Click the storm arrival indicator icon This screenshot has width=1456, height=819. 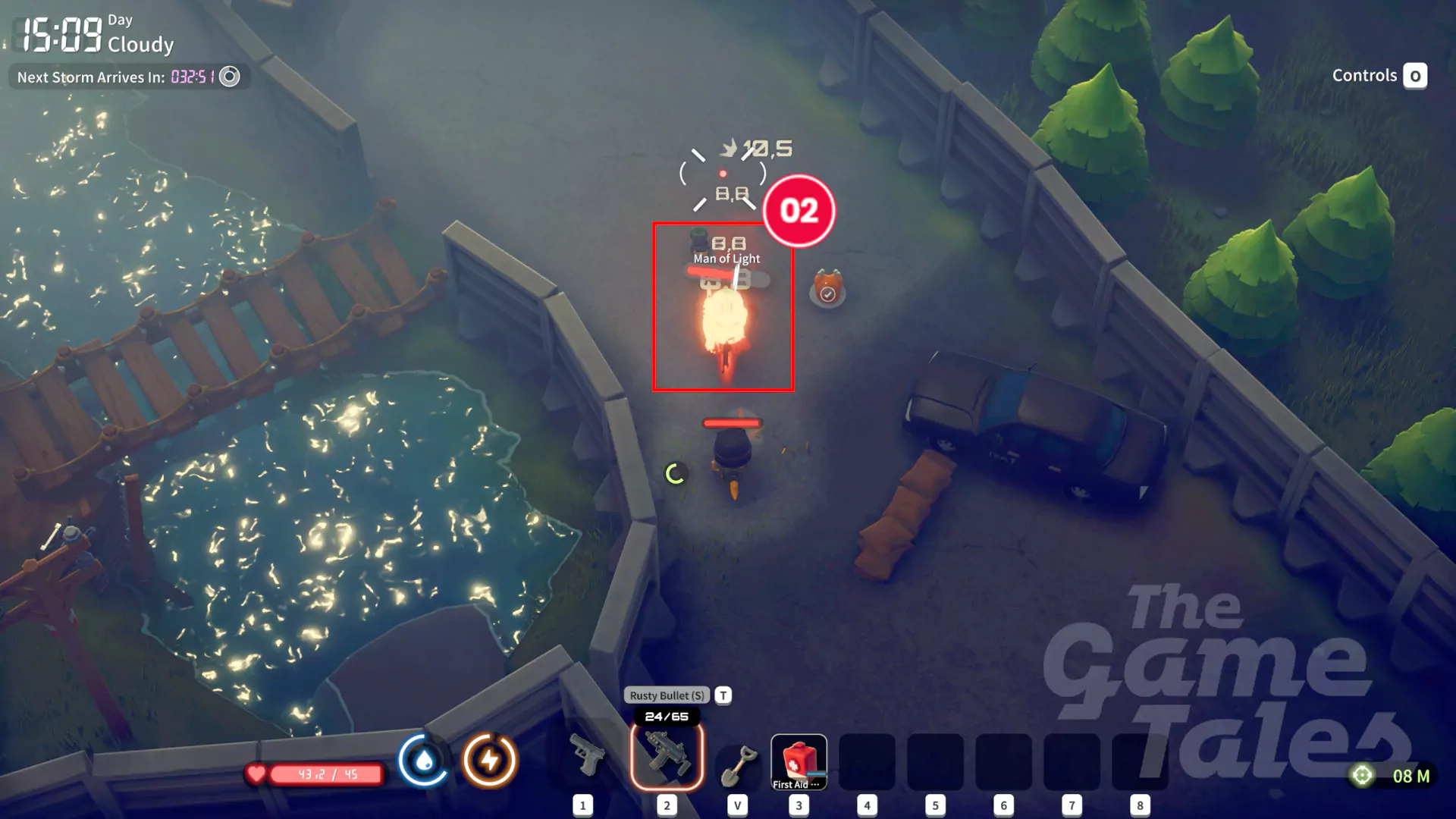coord(230,77)
